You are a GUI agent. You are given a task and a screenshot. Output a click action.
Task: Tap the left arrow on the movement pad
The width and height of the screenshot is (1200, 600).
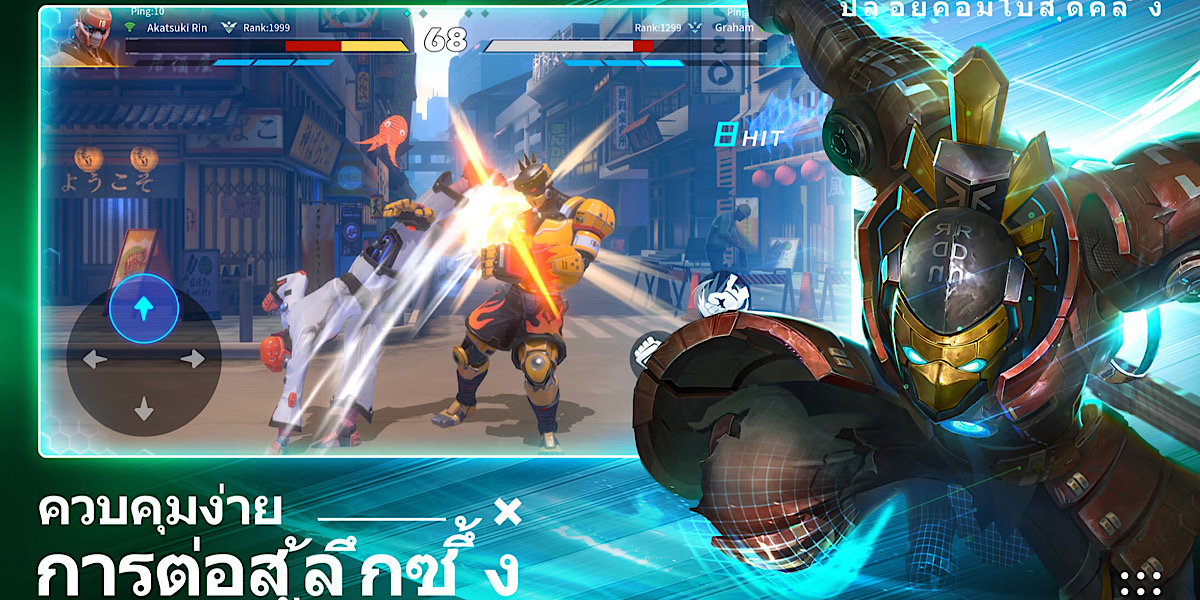(95, 359)
